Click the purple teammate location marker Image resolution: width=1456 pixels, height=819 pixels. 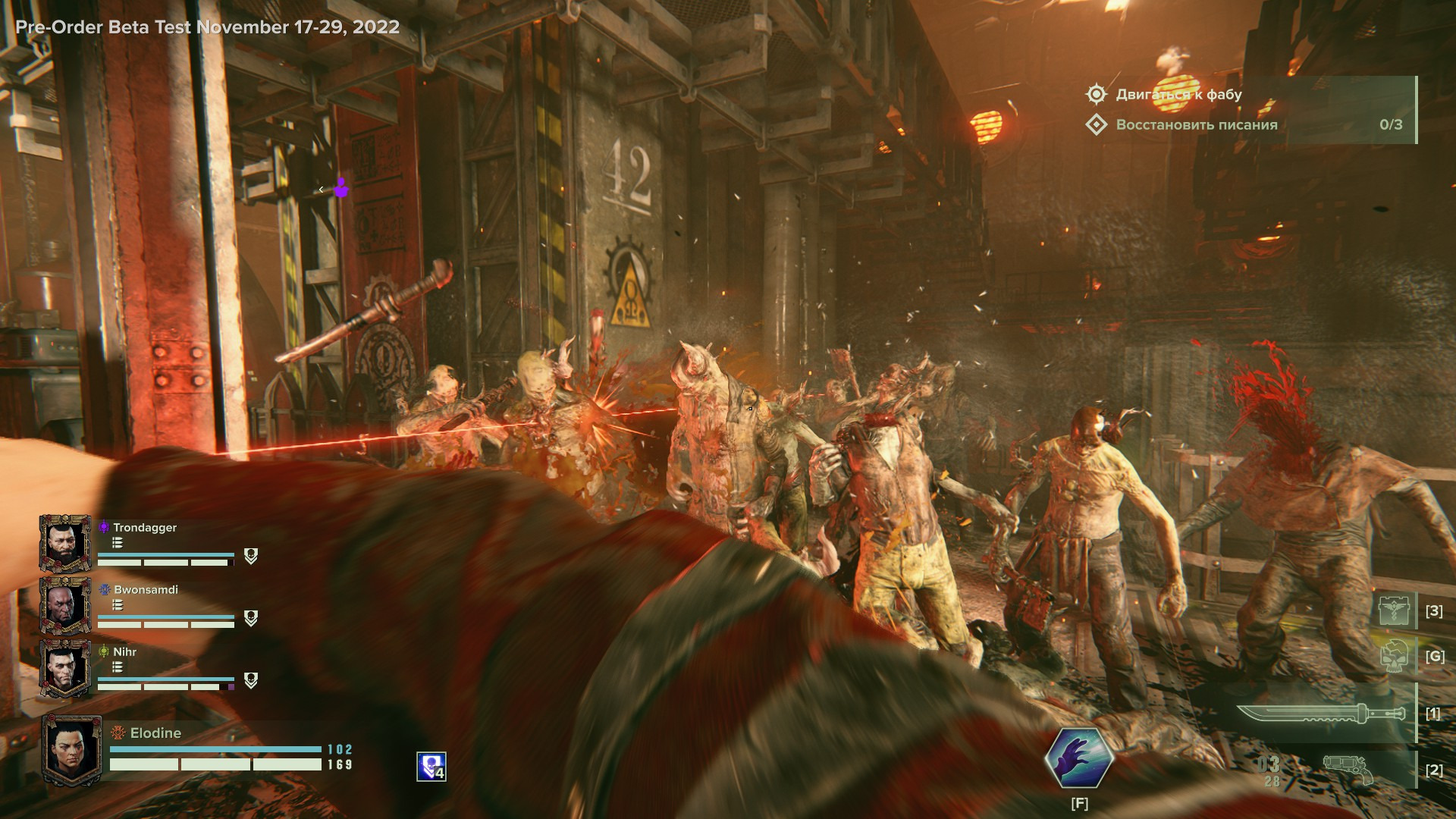click(x=341, y=187)
